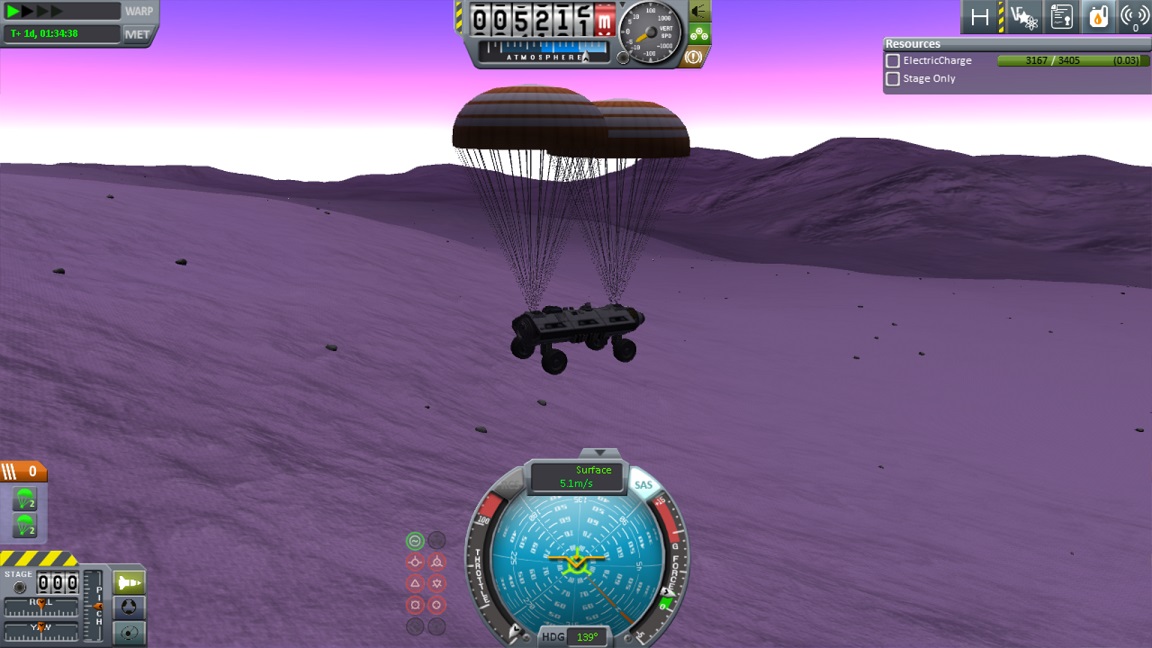Toggle the landing gear button
Screen dimensions: 1152x648
coord(700,35)
